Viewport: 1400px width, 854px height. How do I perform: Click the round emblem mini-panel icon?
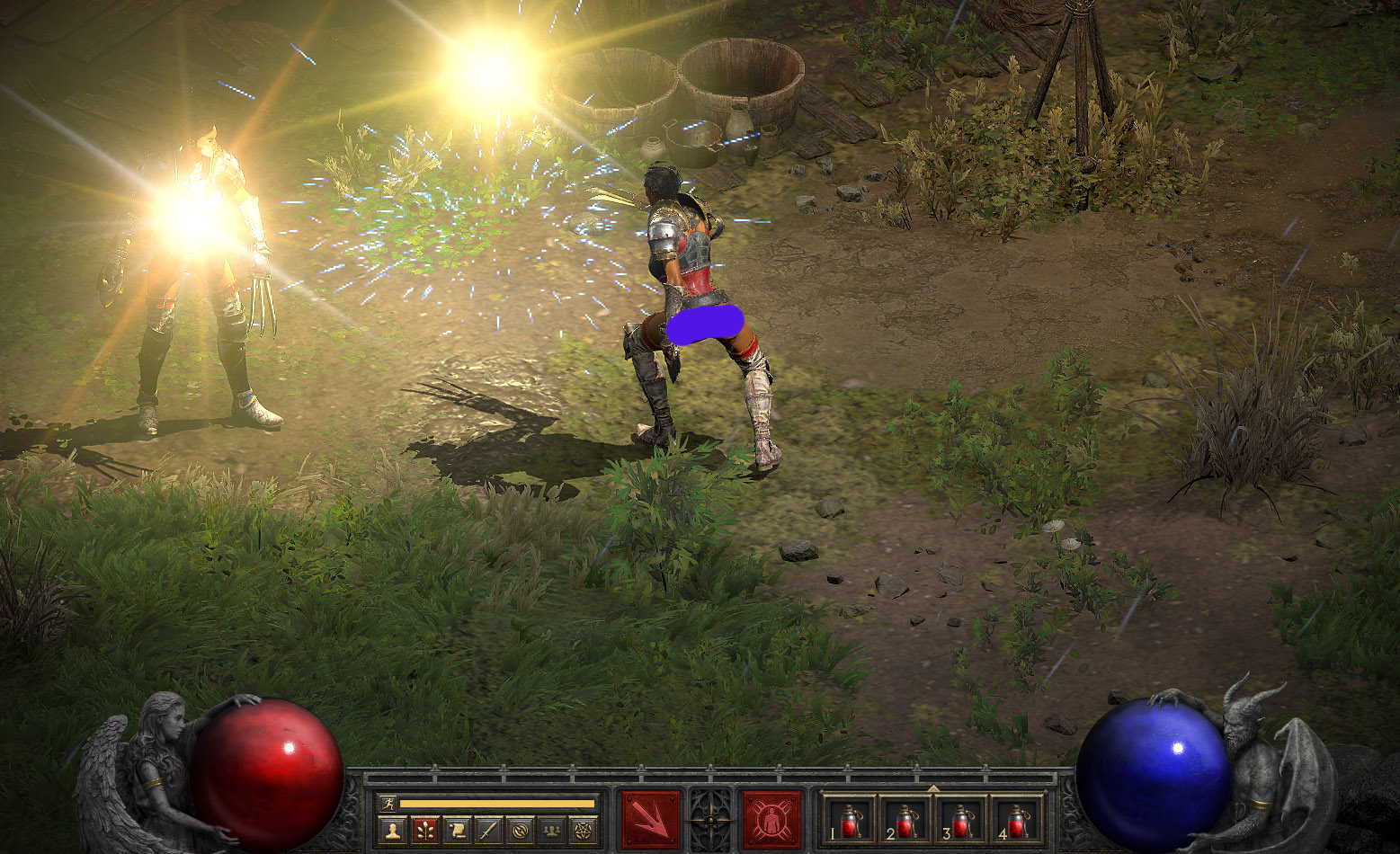point(520,830)
